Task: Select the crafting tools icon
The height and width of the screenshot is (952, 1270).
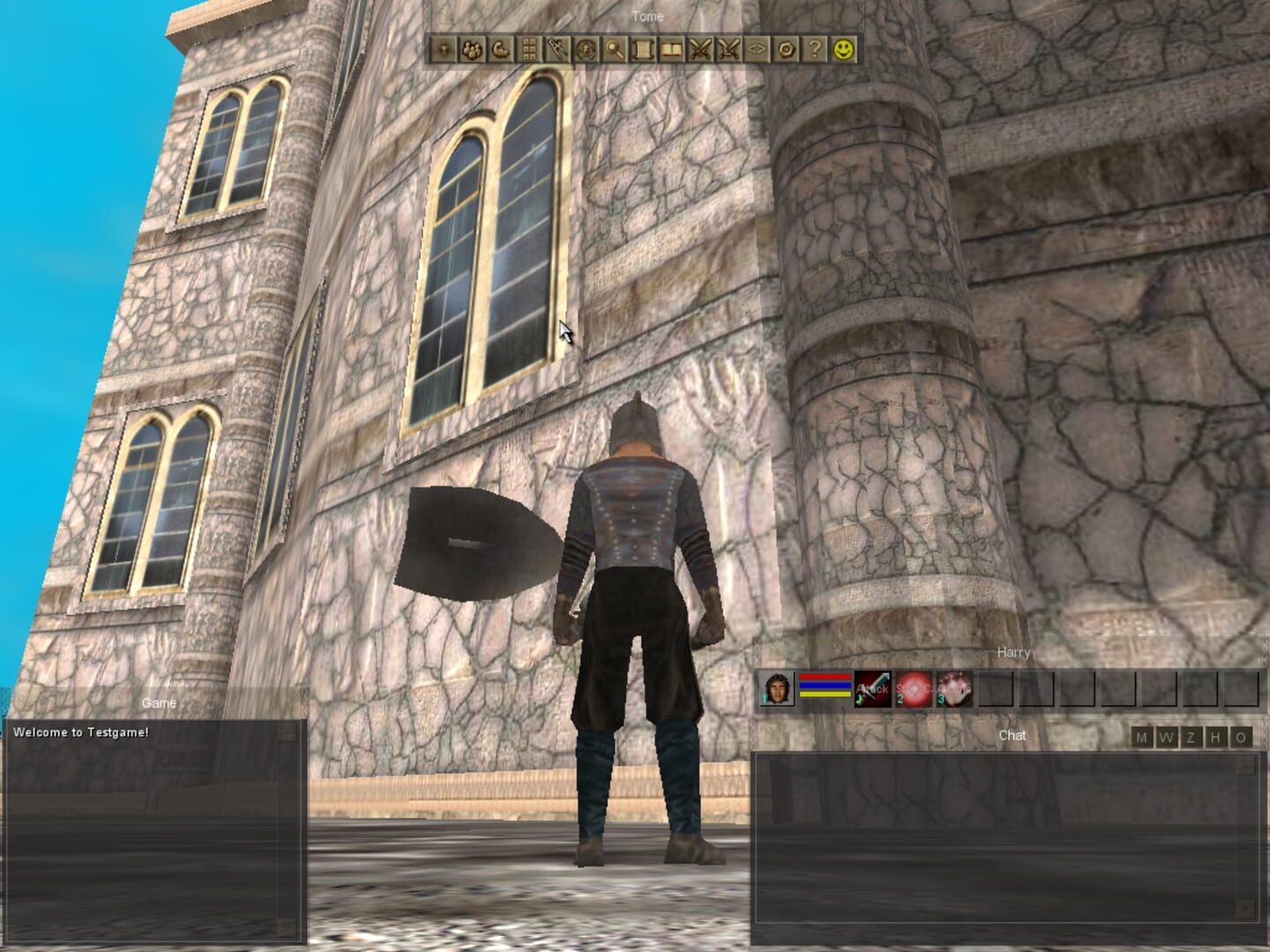Action: coord(555,50)
